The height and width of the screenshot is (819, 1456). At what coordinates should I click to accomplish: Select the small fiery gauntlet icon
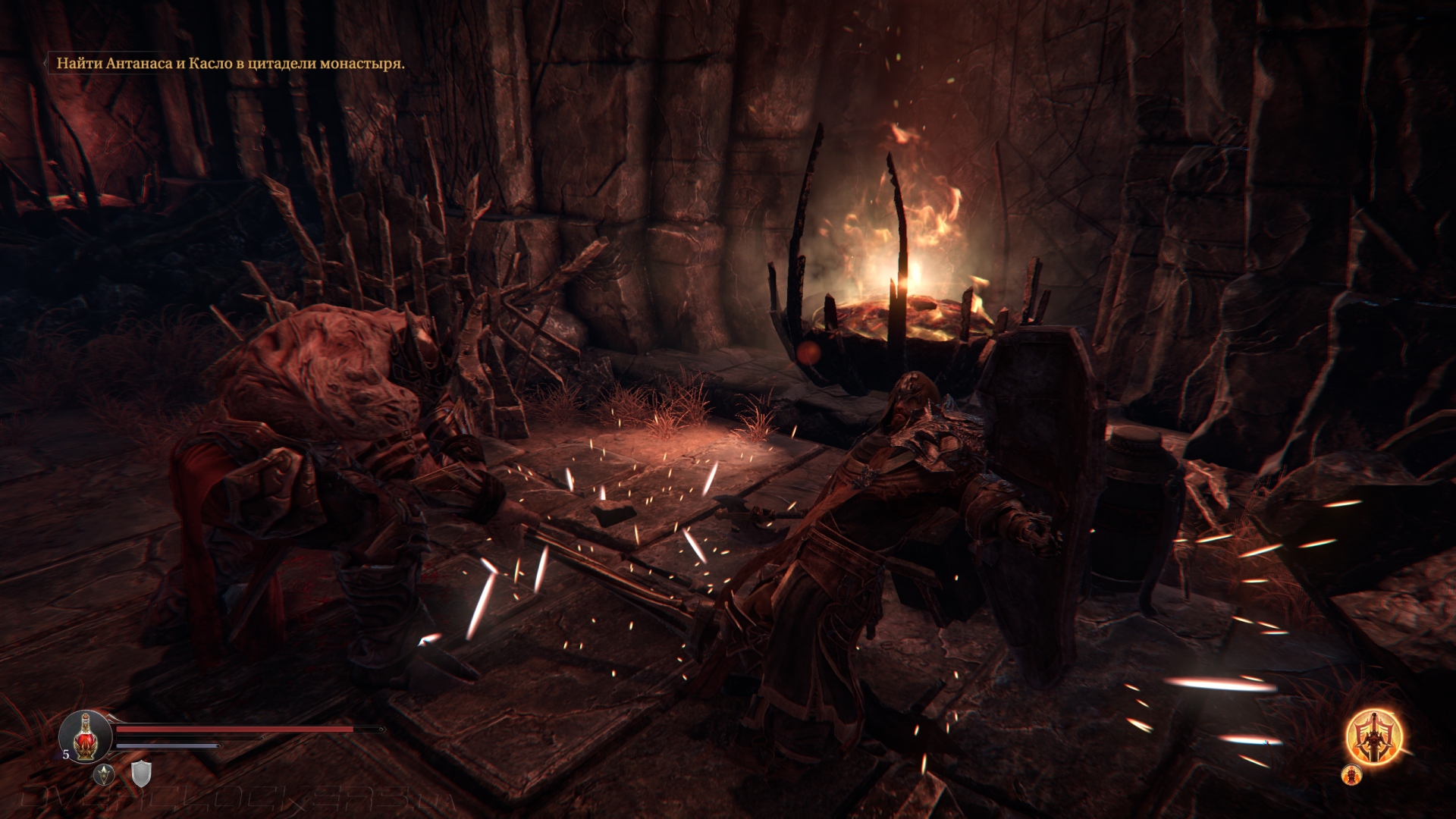coord(1351,774)
